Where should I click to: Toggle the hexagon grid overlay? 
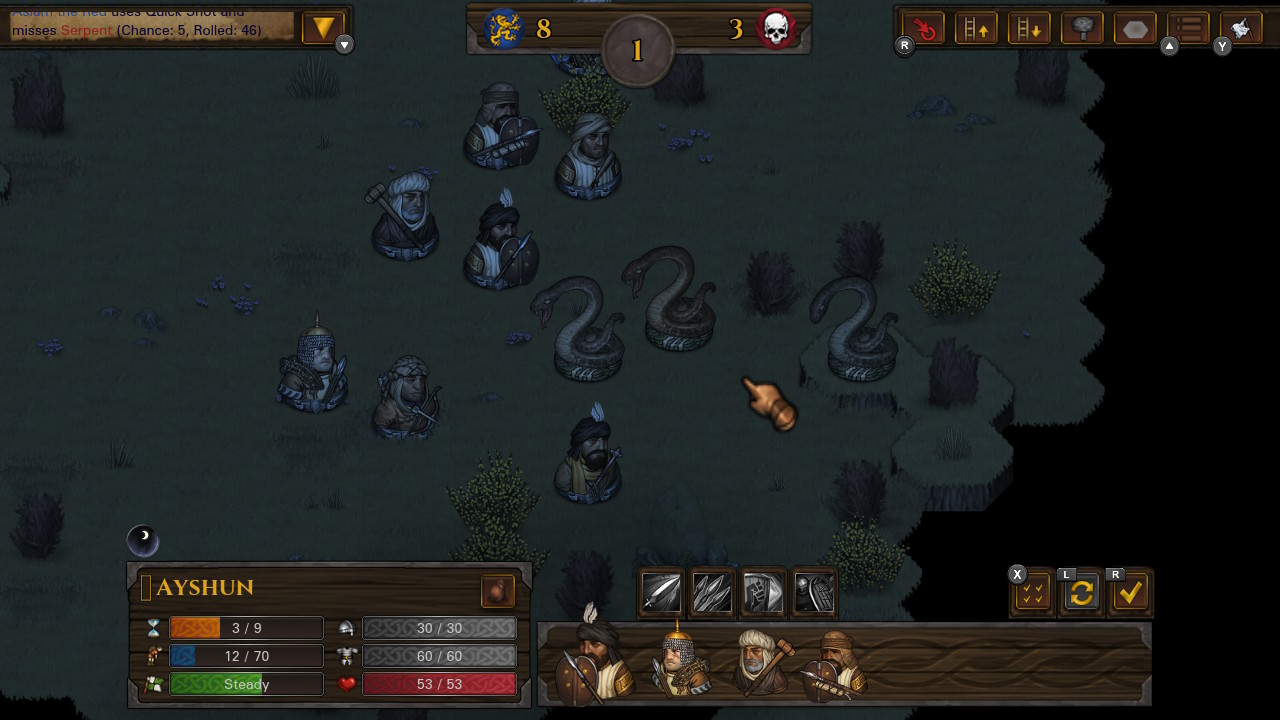pyautogui.click(x=1134, y=28)
